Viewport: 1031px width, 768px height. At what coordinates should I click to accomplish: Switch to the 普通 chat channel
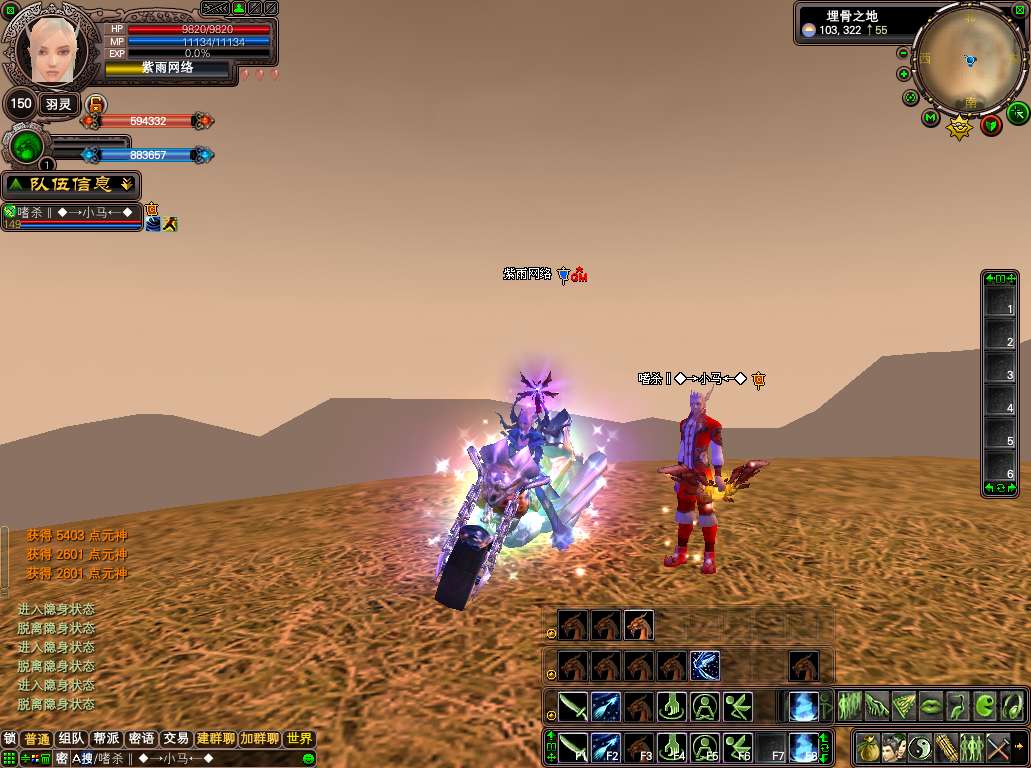click(37, 739)
